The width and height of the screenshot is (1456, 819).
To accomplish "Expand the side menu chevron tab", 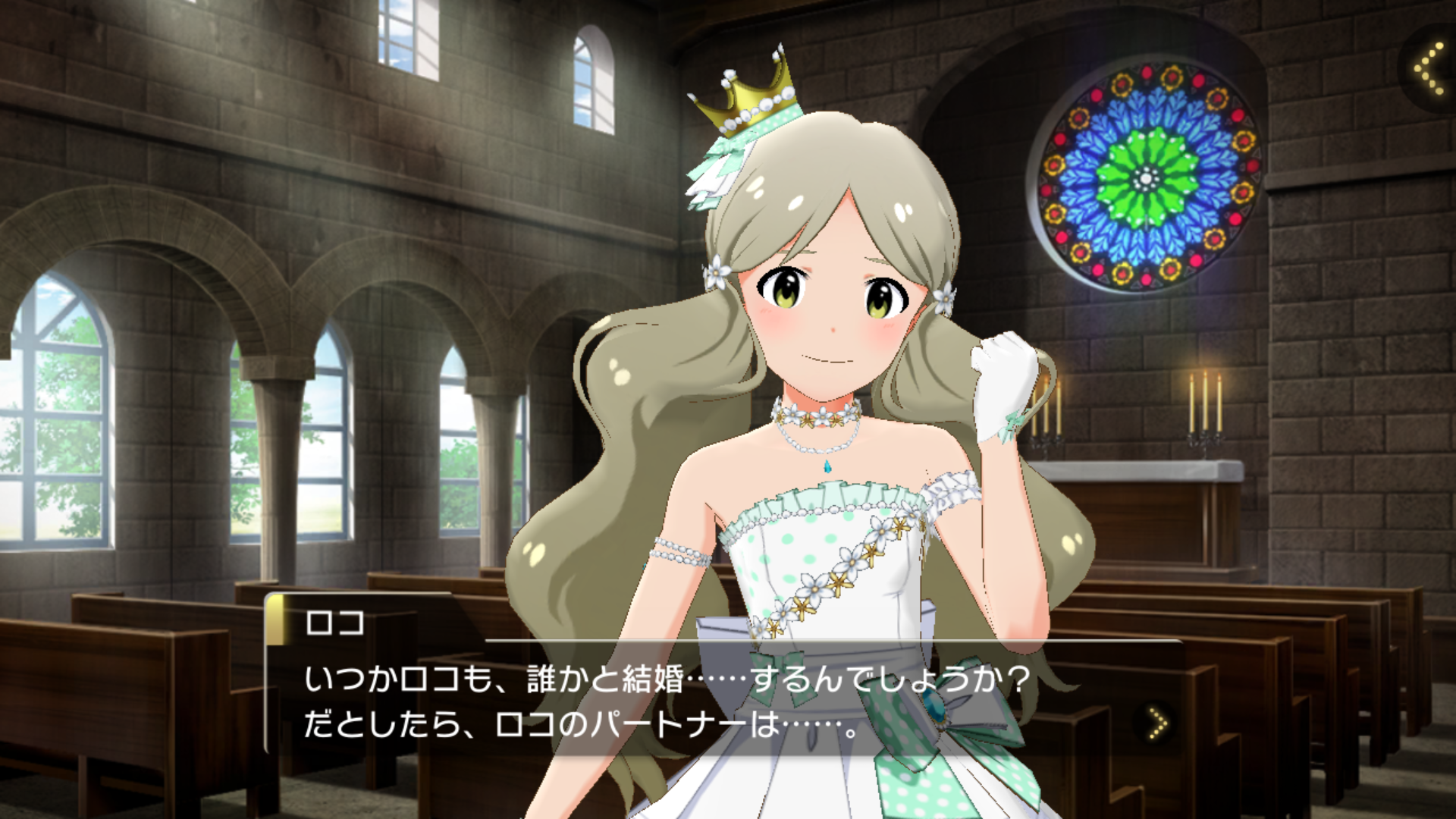I will (x=1430, y=70).
